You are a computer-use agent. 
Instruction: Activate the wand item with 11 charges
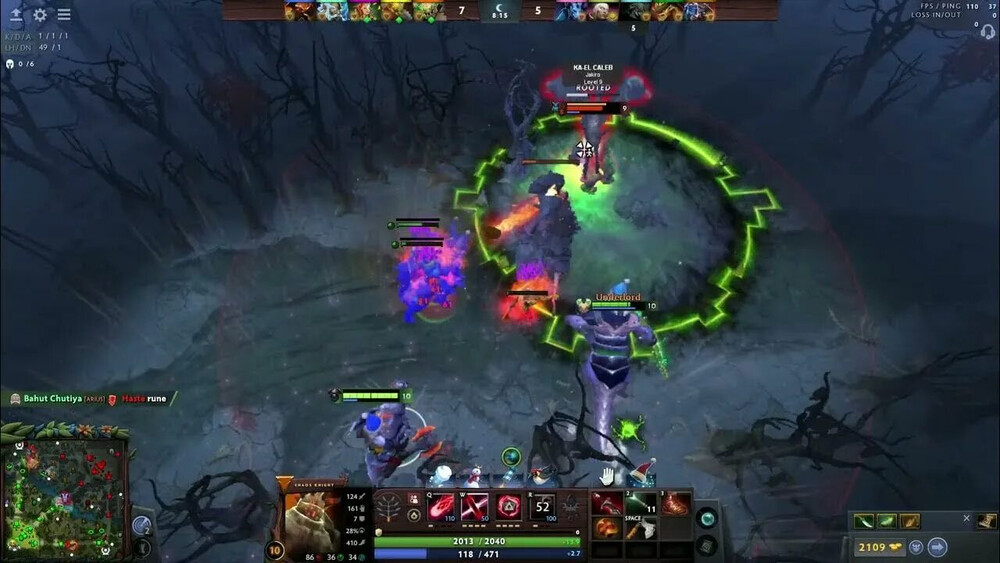pyautogui.click(x=641, y=504)
